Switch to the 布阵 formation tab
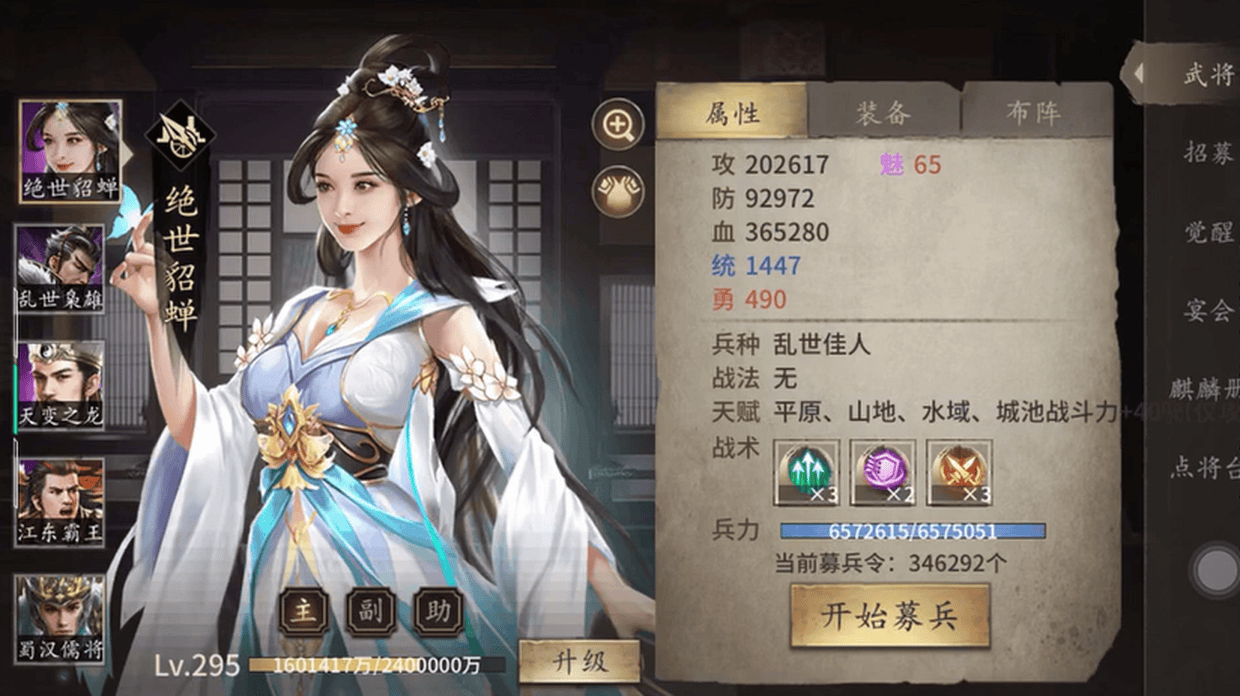Screen dimensions: 1240x696 tap(1033, 112)
